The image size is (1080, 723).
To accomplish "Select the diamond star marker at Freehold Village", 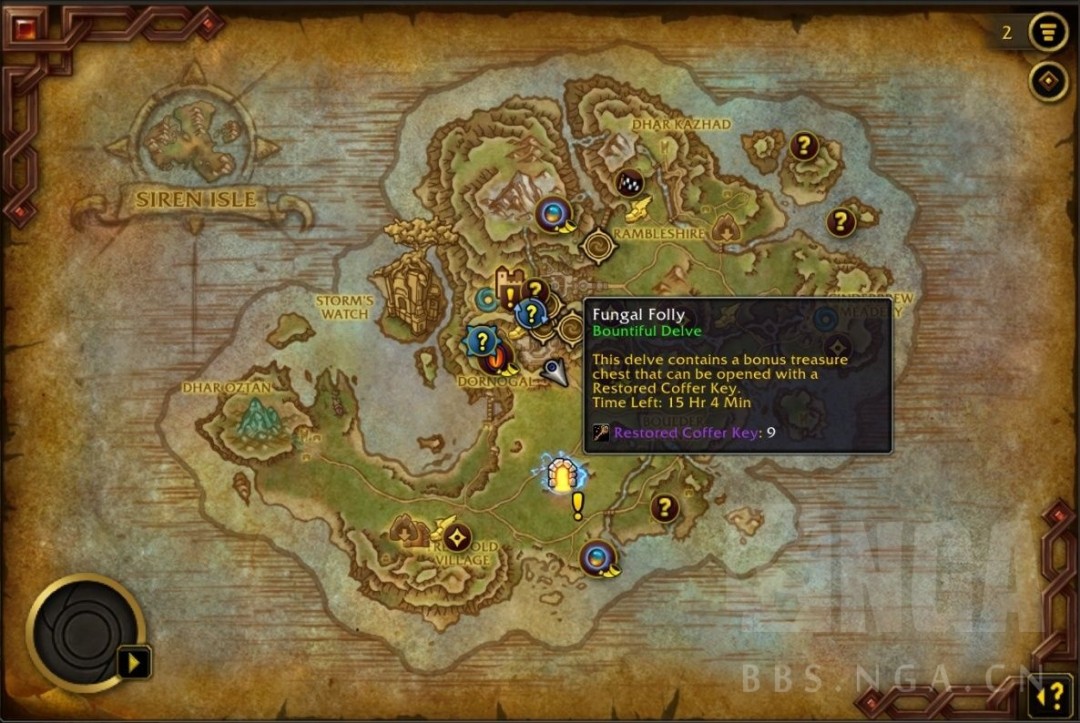I will (x=457, y=537).
